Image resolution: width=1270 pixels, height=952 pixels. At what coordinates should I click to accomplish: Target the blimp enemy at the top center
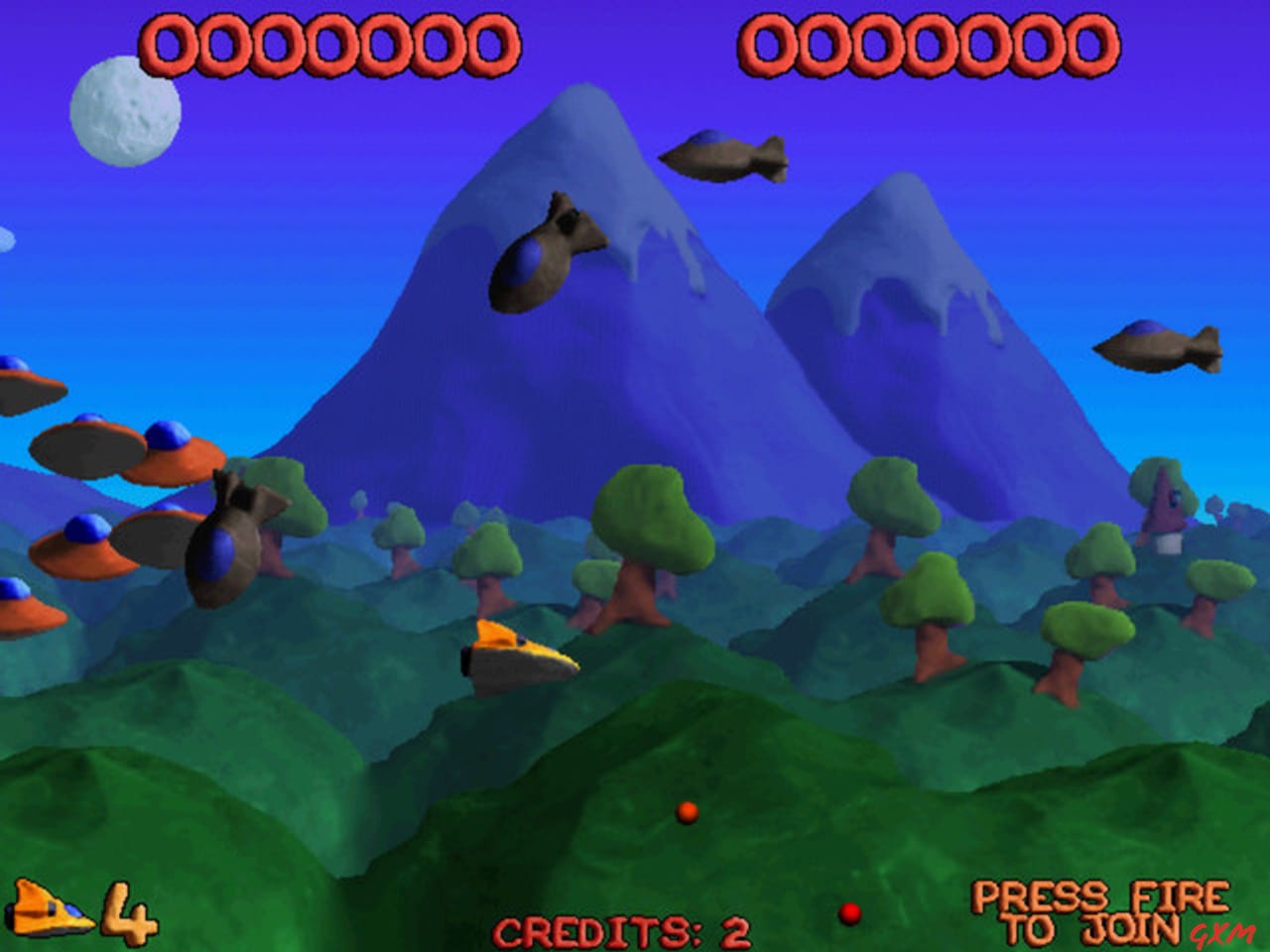(x=724, y=154)
